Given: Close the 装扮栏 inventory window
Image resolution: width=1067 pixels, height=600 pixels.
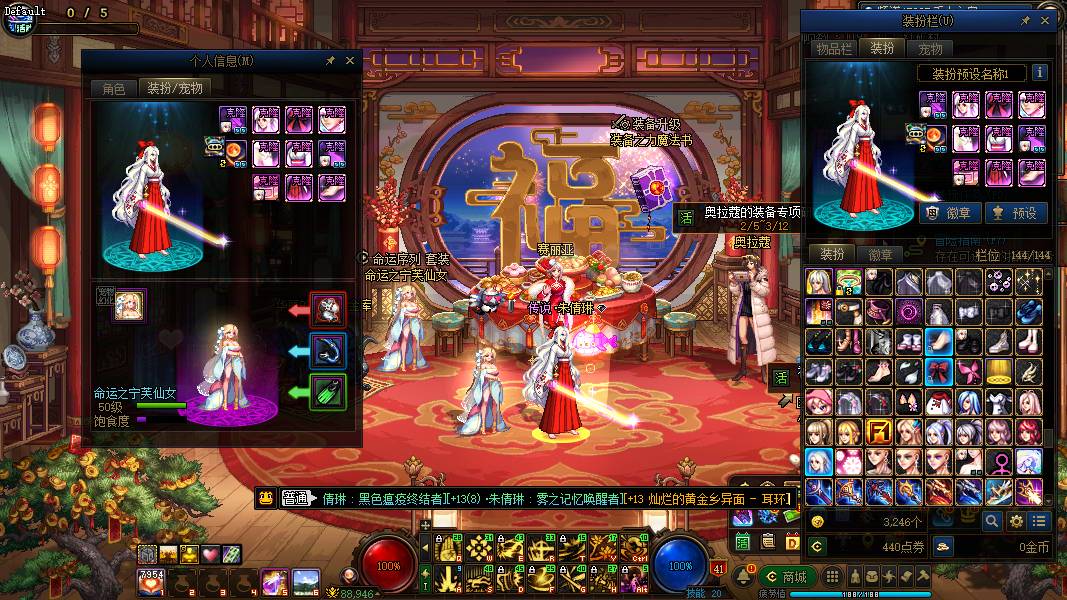Looking at the screenshot, I should point(1045,20).
